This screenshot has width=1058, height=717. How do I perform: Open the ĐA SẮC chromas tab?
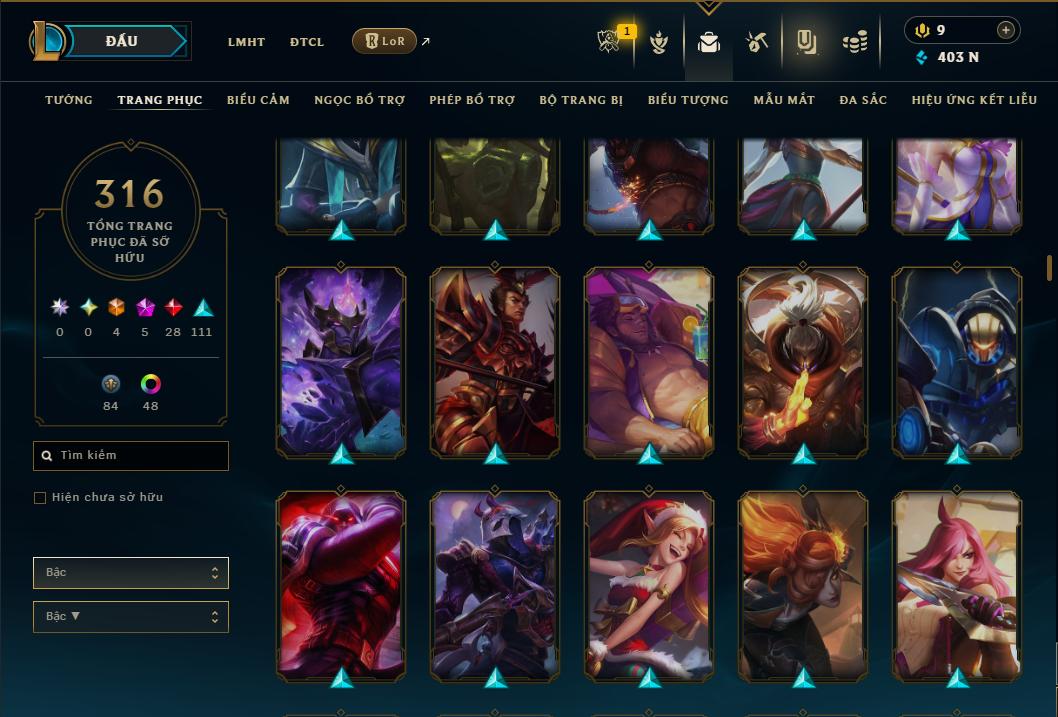(x=863, y=100)
